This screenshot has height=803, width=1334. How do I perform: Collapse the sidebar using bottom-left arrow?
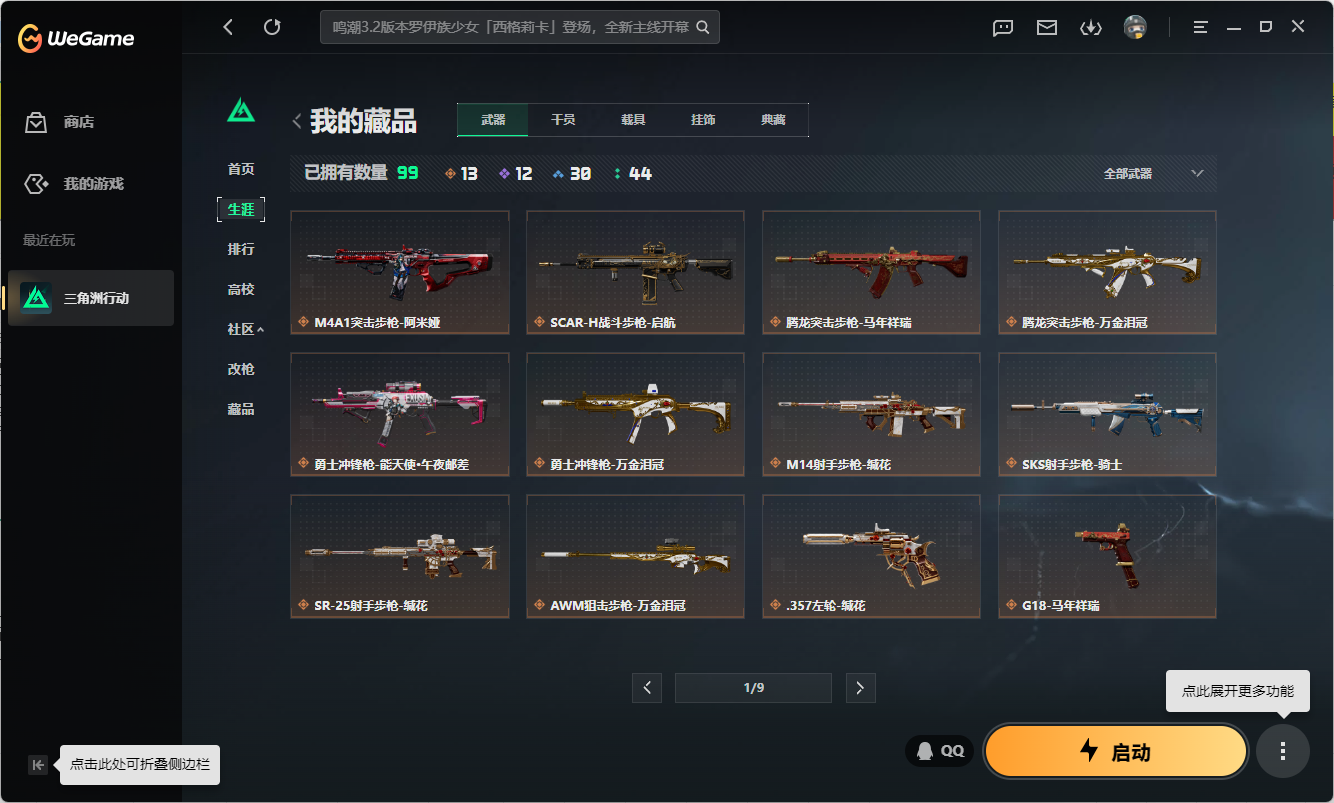coord(37,764)
